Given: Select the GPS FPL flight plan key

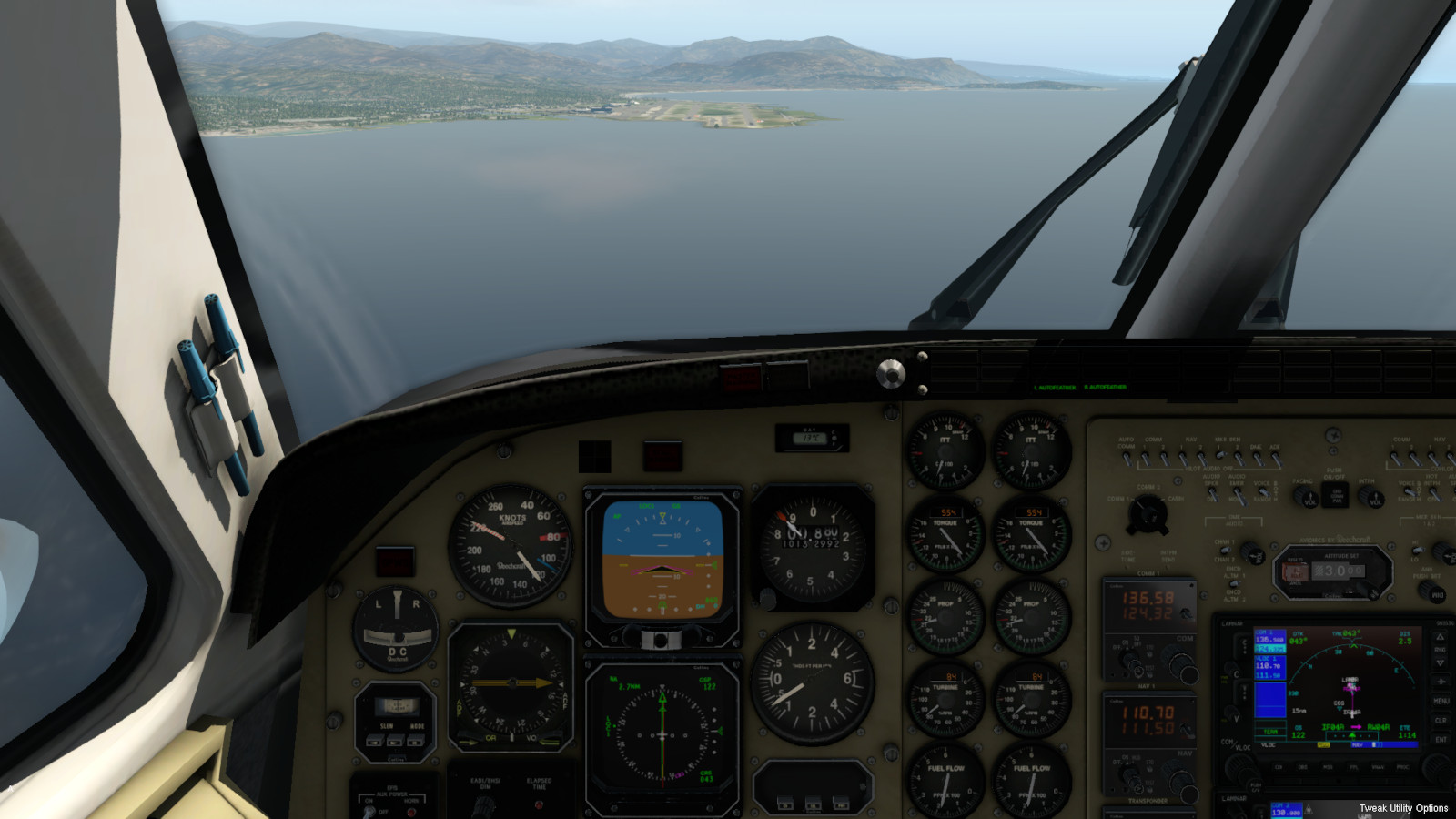Looking at the screenshot, I should click(x=1353, y=767).
